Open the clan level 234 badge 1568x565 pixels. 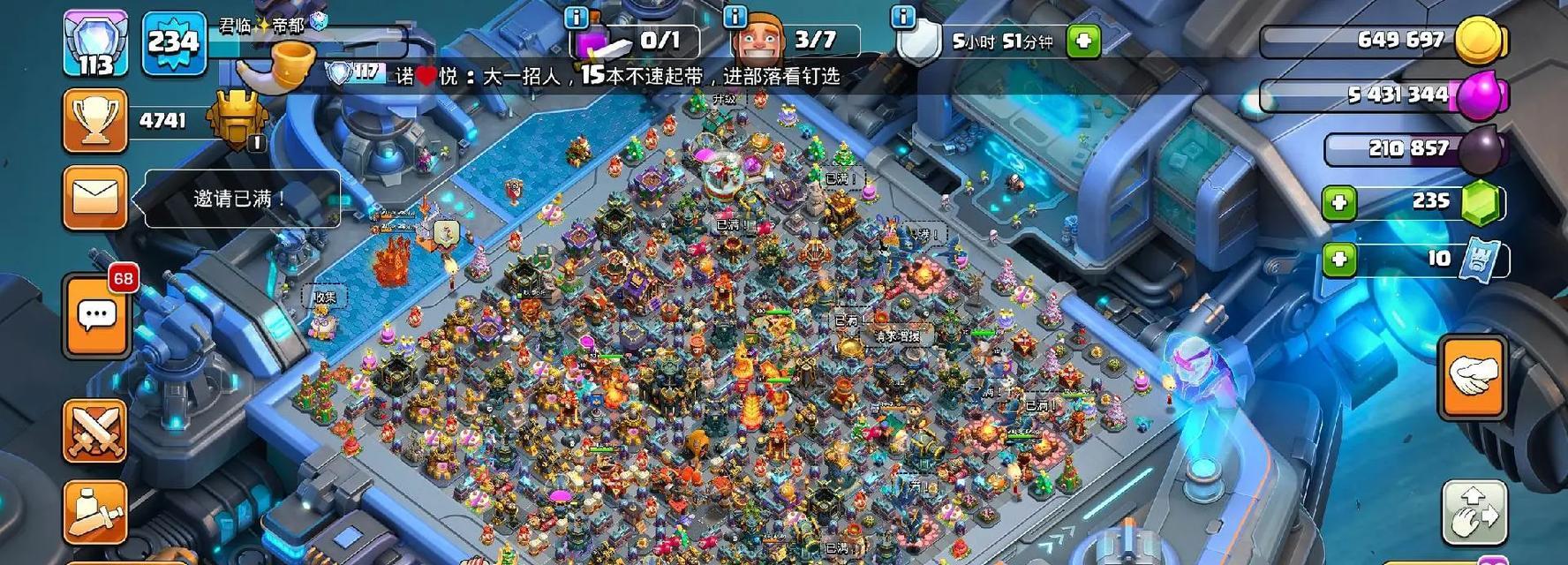pos(174,42)
